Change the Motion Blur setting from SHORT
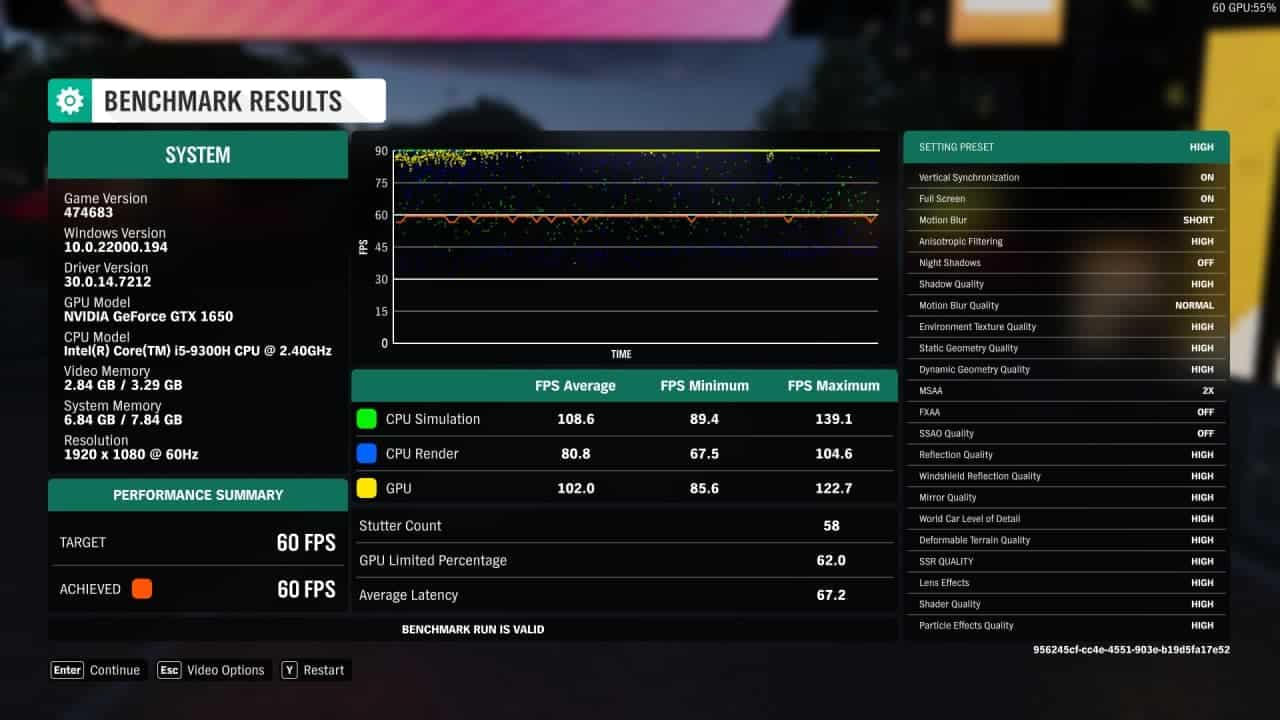 (x=1065, y=219)
